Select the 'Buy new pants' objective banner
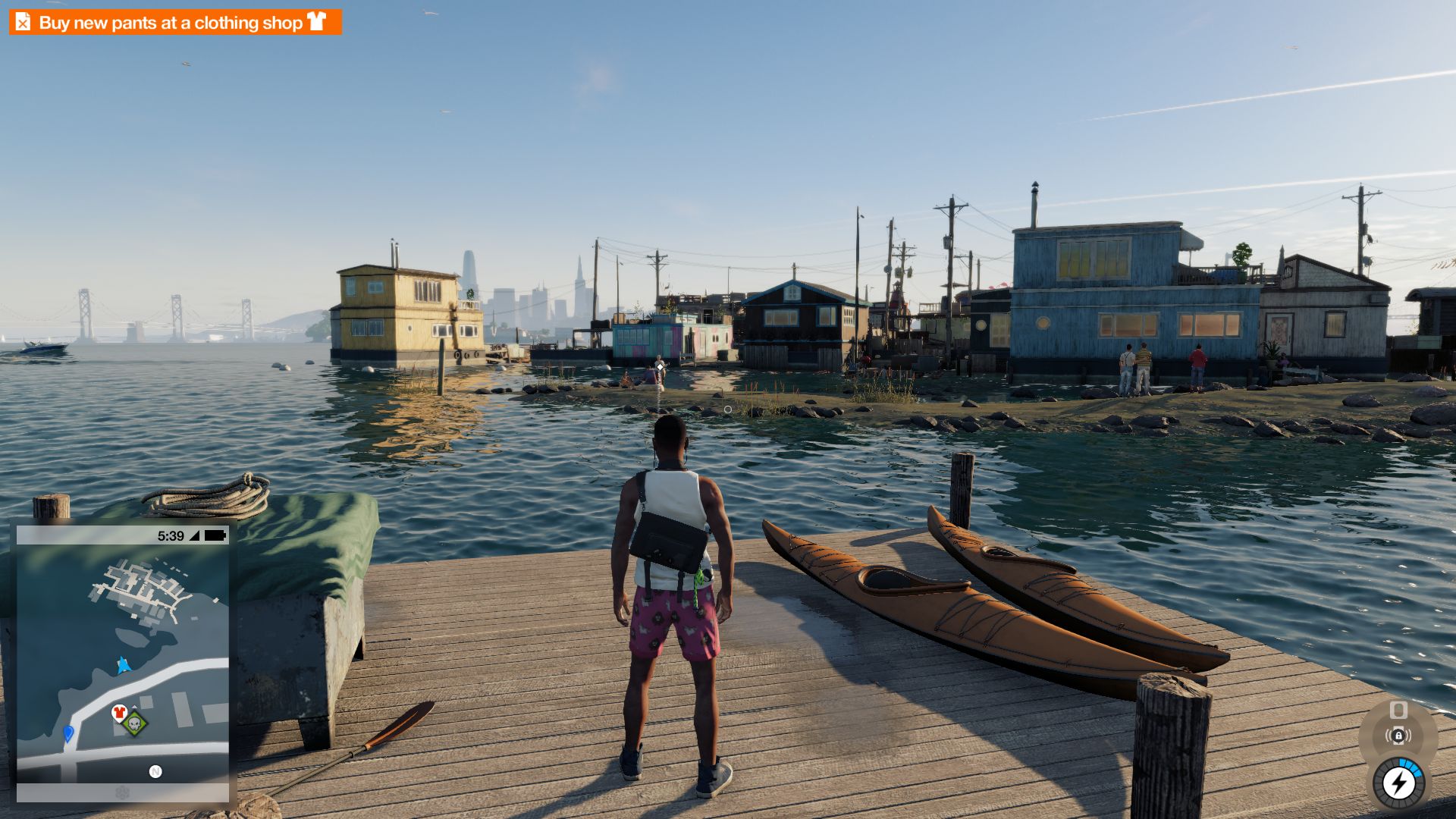Image resolution: width=1456 pixels, height=819 pixels. [175, 23]
